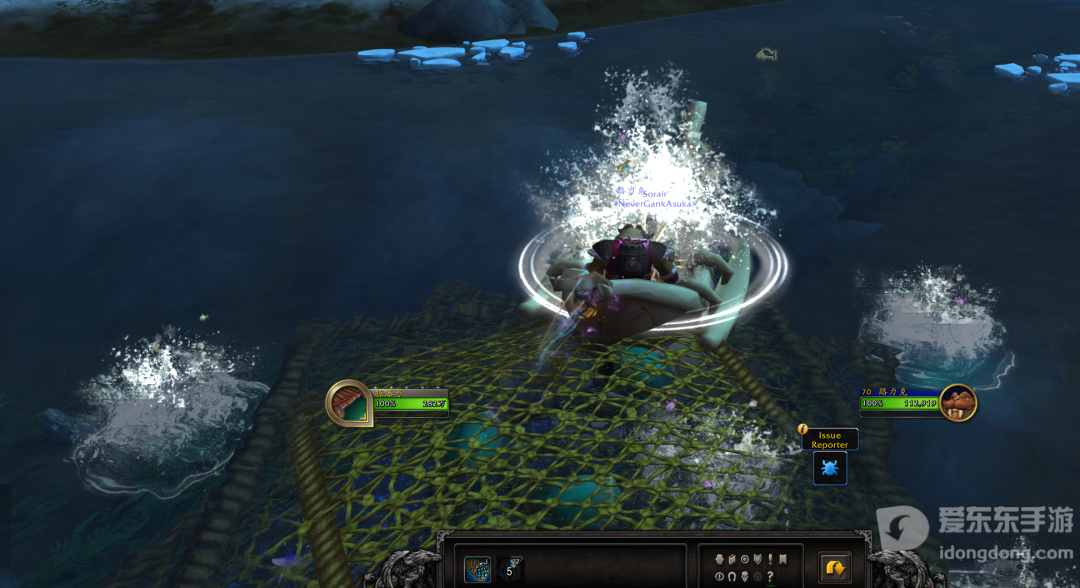Select the walrus target portrait

(957, 403)
